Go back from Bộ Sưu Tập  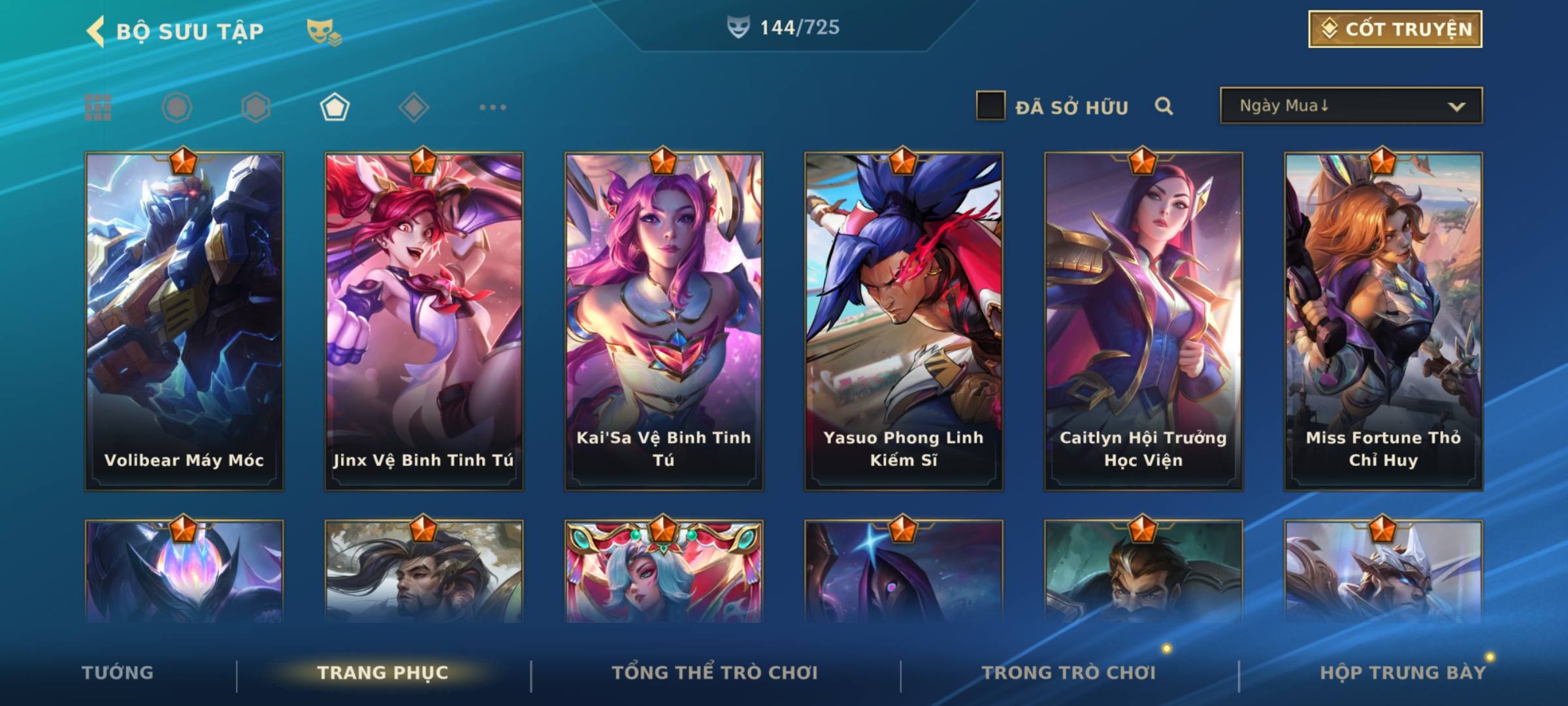(x=96, y=31)
